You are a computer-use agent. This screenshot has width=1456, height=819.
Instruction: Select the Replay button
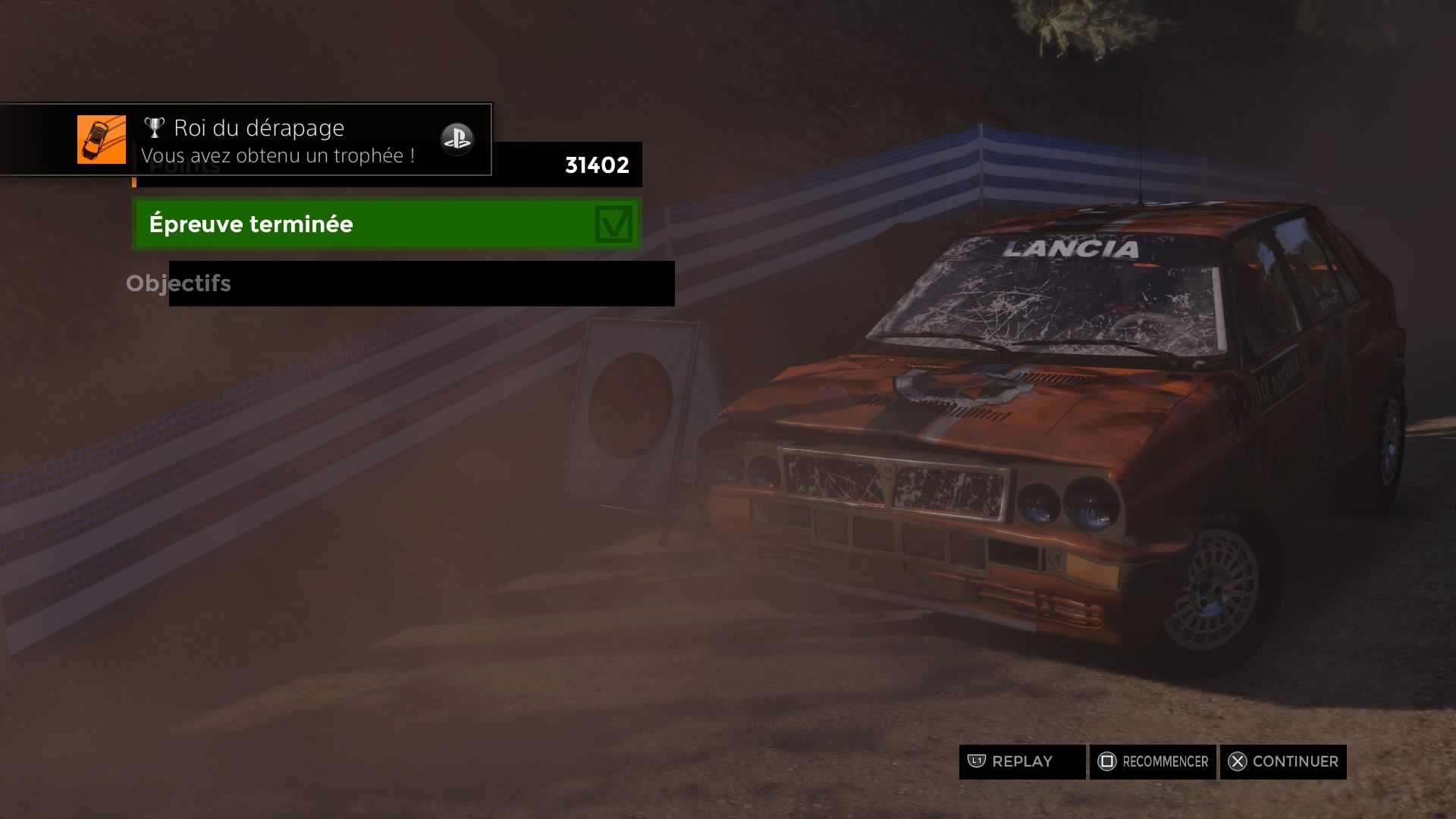pyautogui.click(x=1021, y=761)
